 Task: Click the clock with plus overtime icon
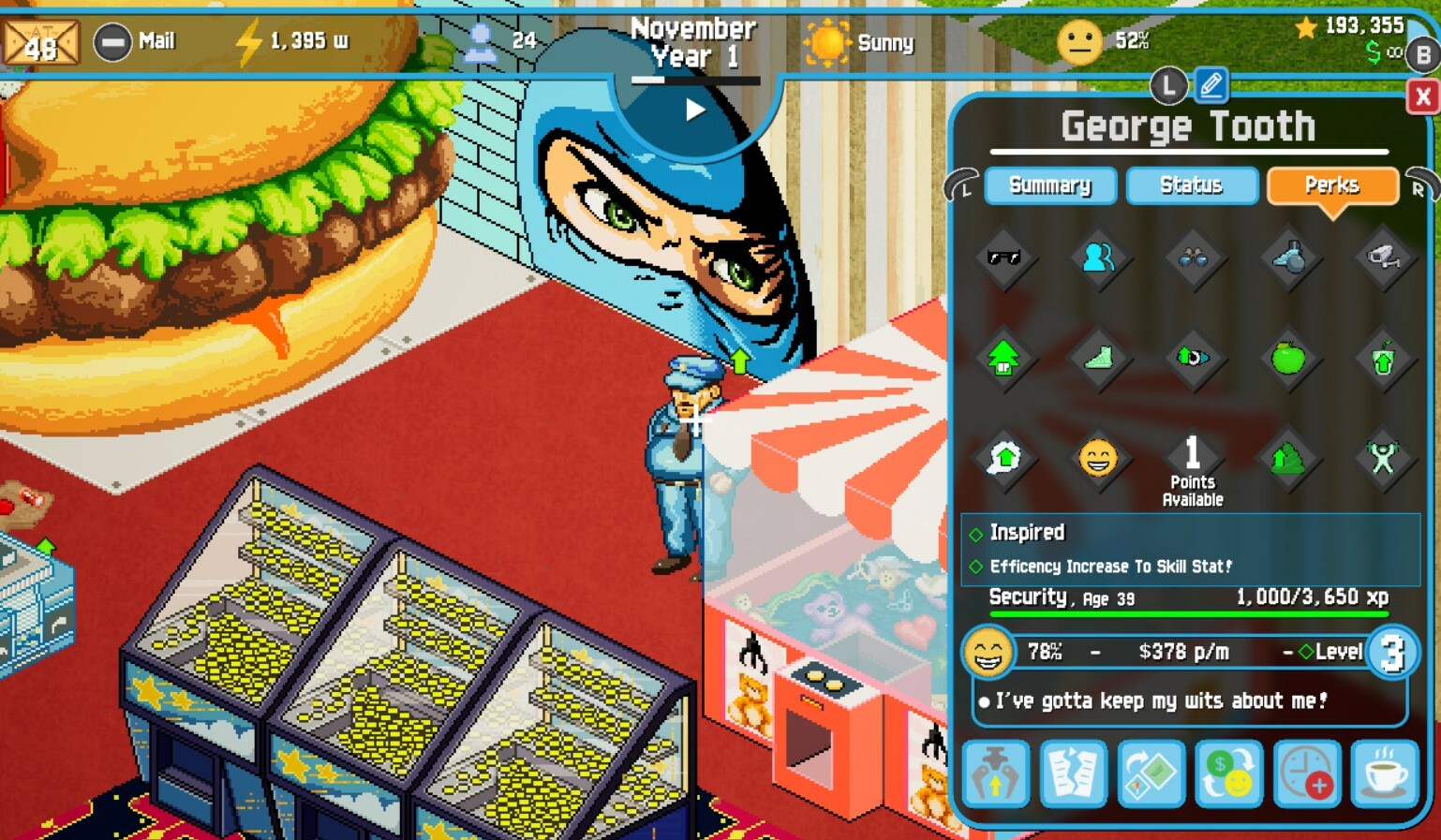[1306, 774]
